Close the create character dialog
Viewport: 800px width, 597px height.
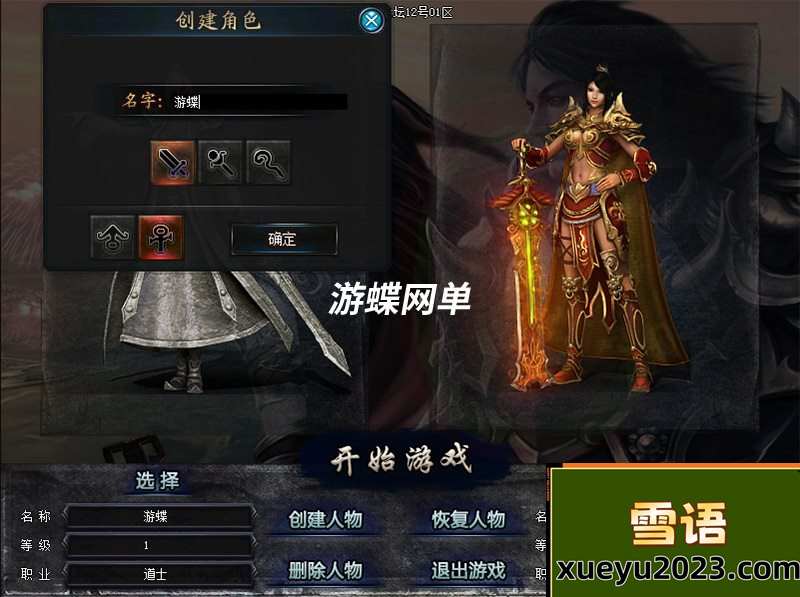[371, 20]
